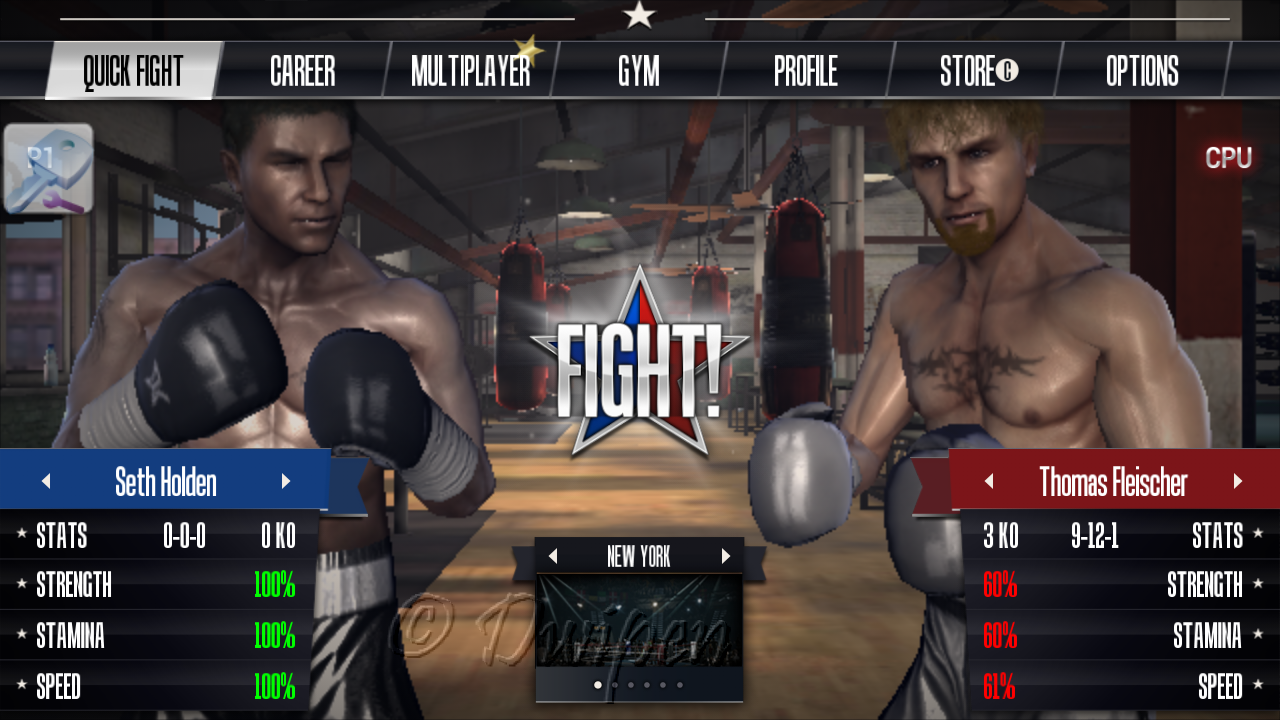Visit the Store tab
1280x720 pixels.
coord(977,71)
